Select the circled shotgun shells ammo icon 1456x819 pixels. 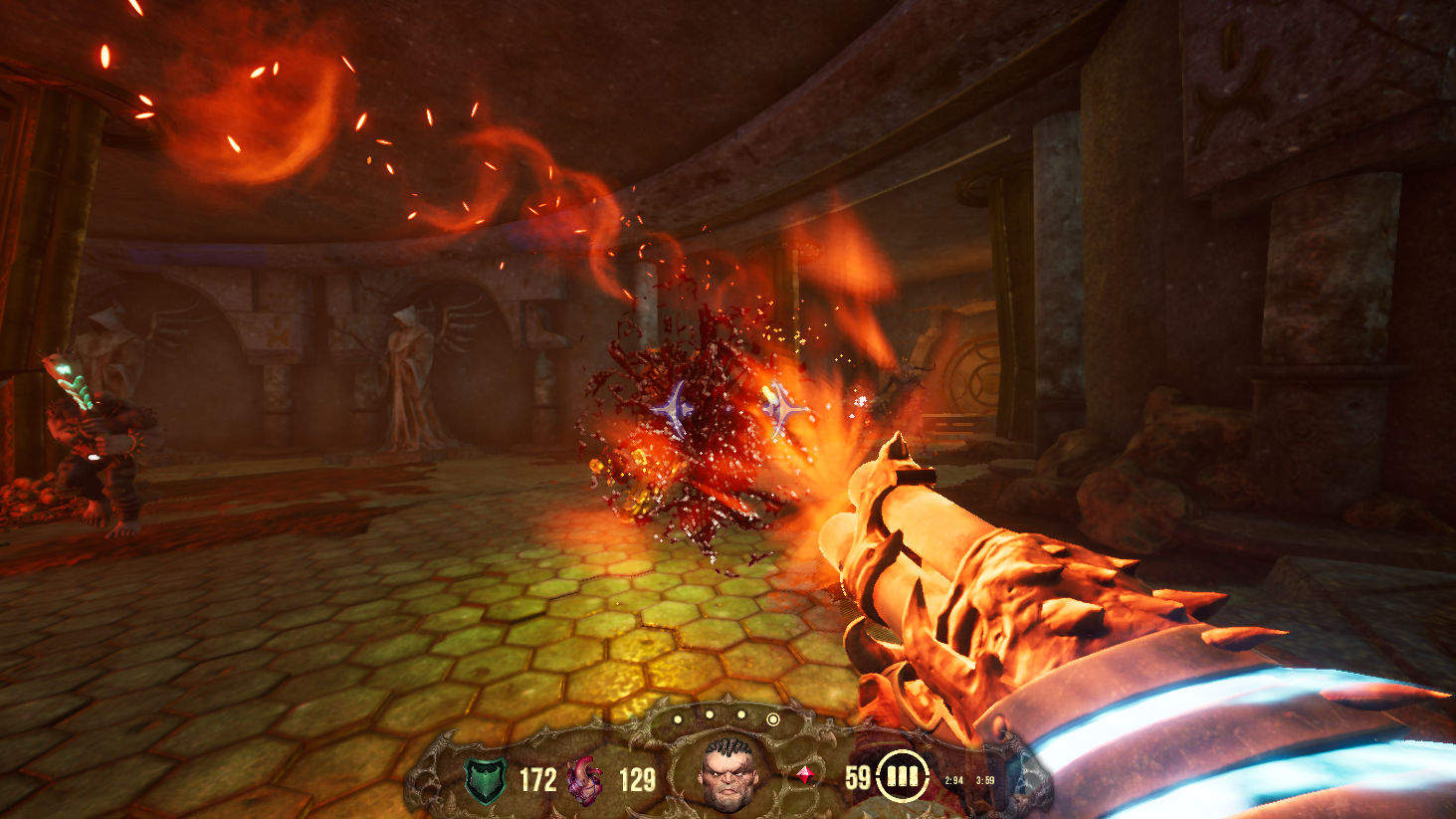click(x=902, y=776)
